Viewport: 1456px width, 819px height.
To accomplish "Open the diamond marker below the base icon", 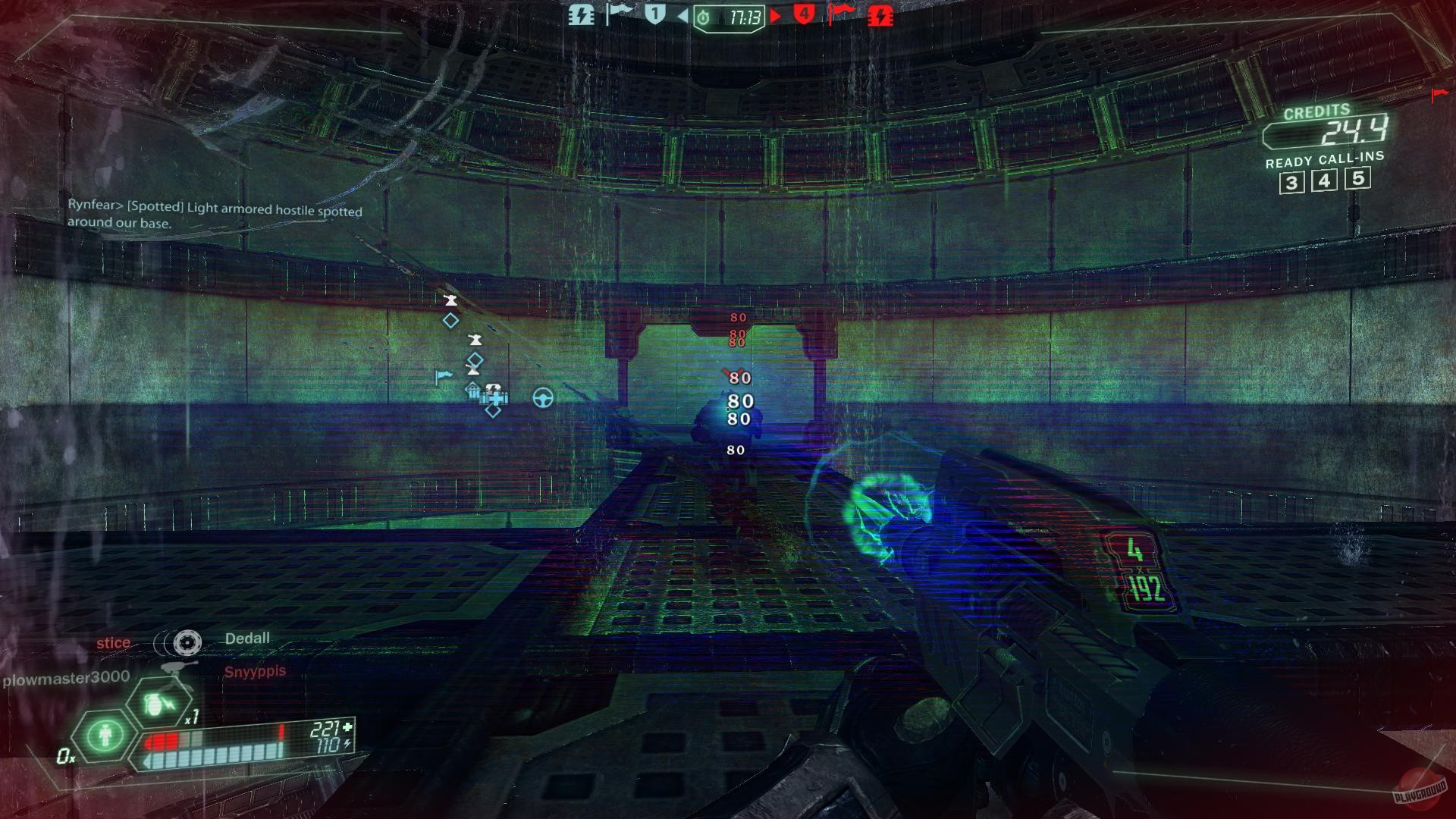I will pos(493,409).
